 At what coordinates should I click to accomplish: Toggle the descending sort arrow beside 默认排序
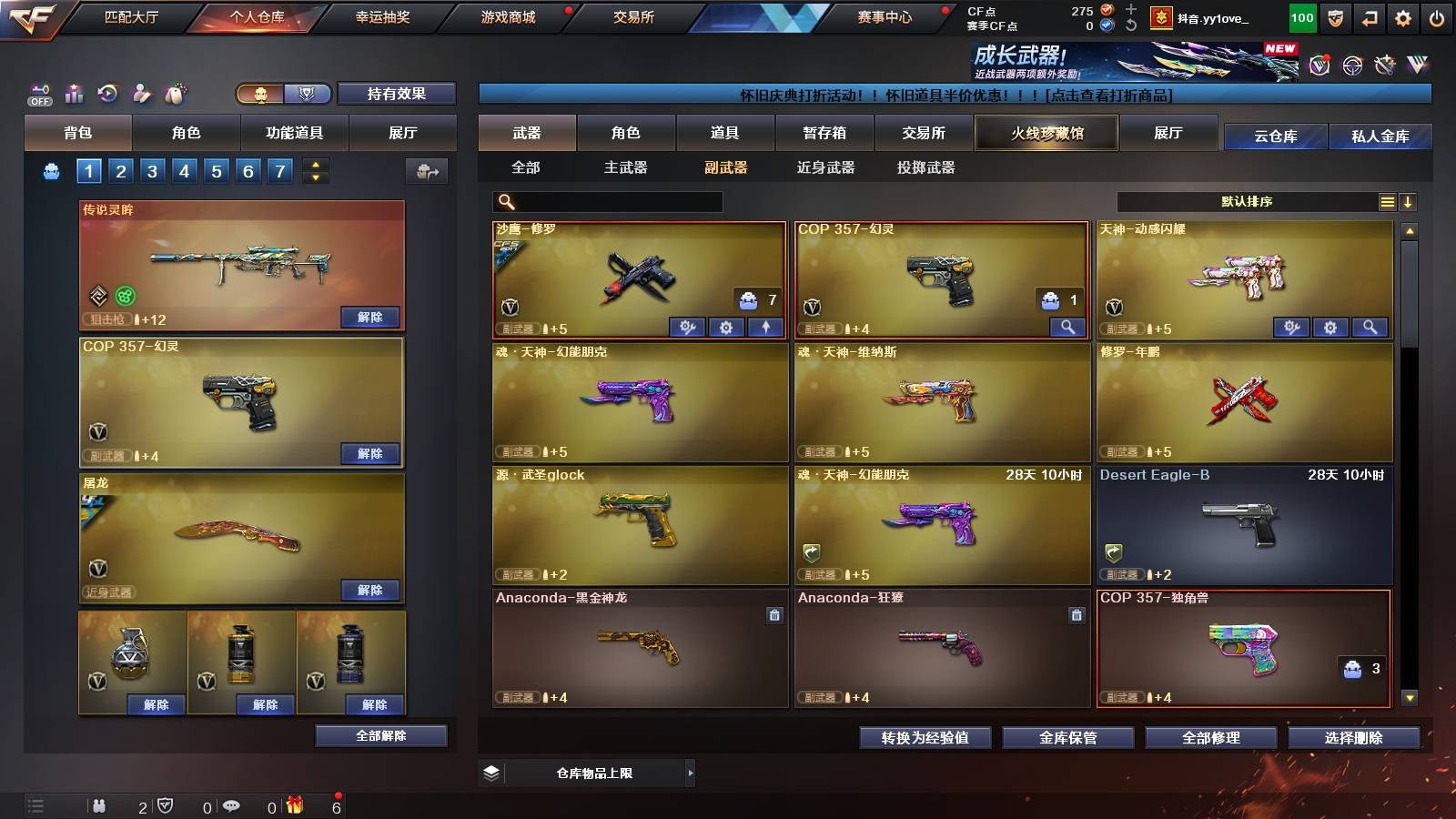tap(1408, 201)
